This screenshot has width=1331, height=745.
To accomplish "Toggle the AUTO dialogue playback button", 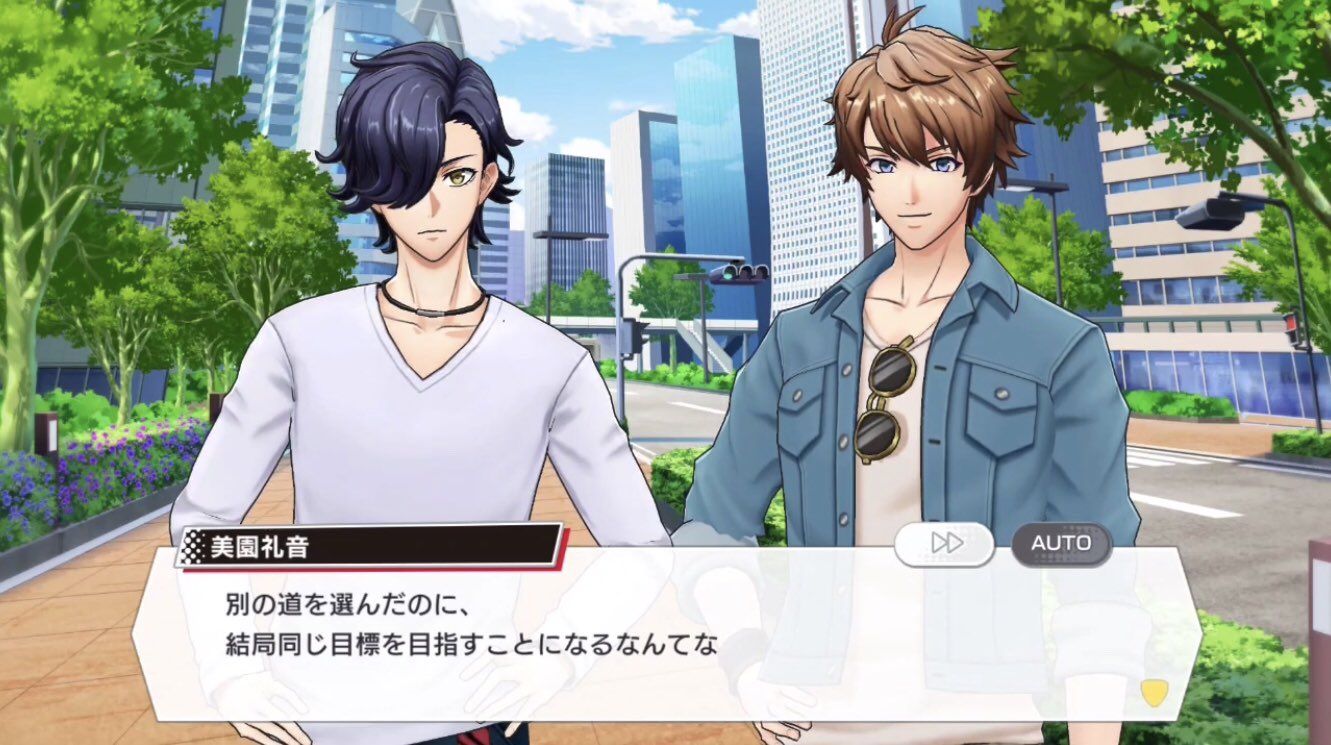I will tap(1061, 544).
